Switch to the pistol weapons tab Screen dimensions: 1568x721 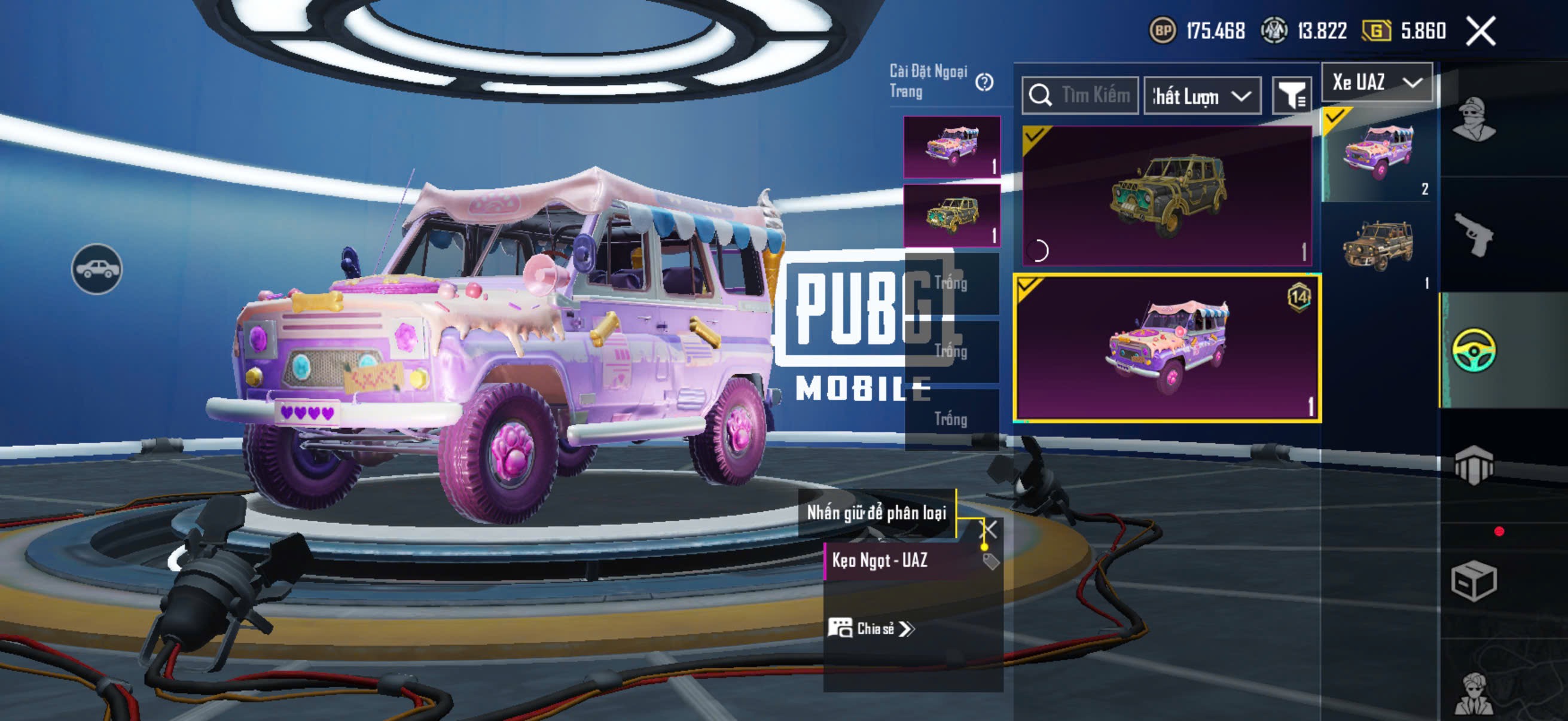pyautogui.click(x=1474, y=236)
